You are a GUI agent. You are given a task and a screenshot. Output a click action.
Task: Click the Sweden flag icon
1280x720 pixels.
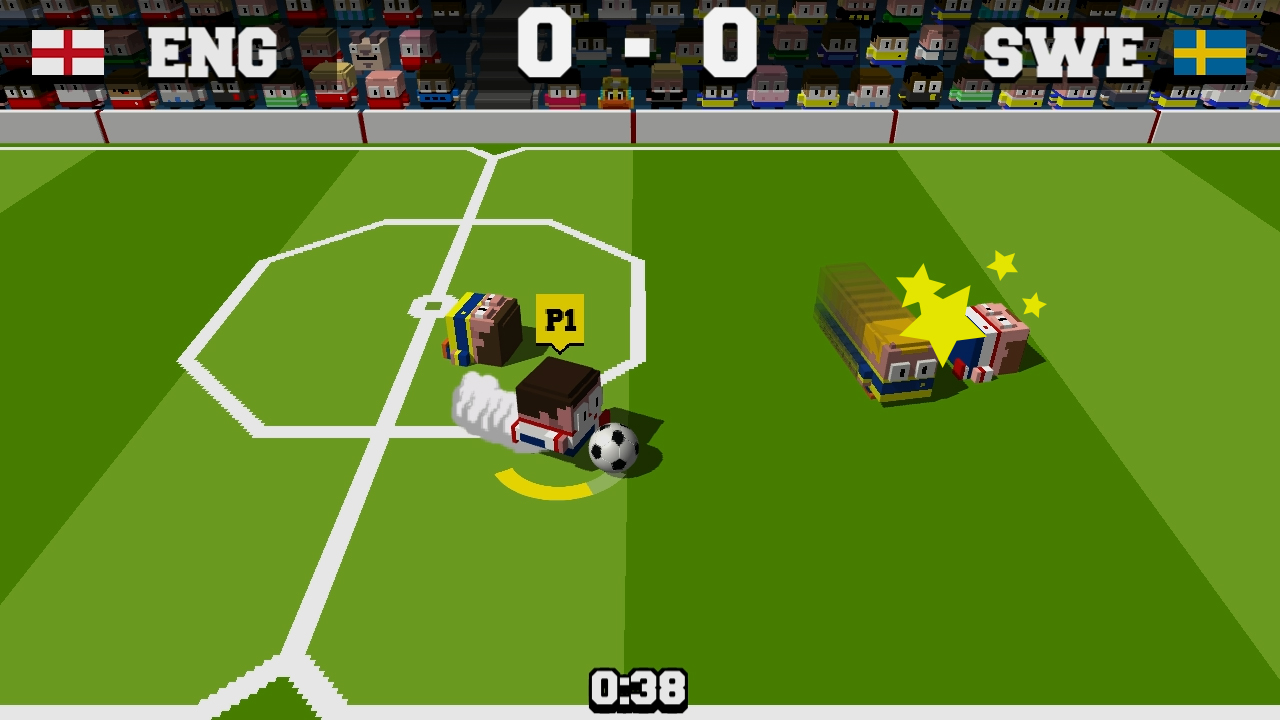tap(1212, 52)
